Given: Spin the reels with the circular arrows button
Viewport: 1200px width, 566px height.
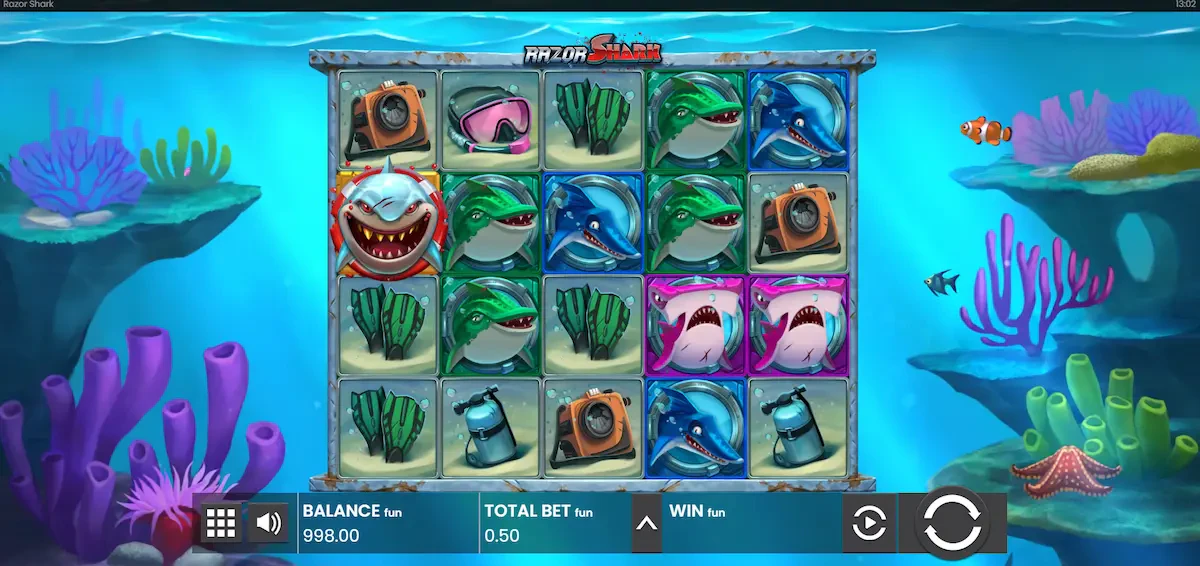Looking at the screenshot, I should coord(952,521).
